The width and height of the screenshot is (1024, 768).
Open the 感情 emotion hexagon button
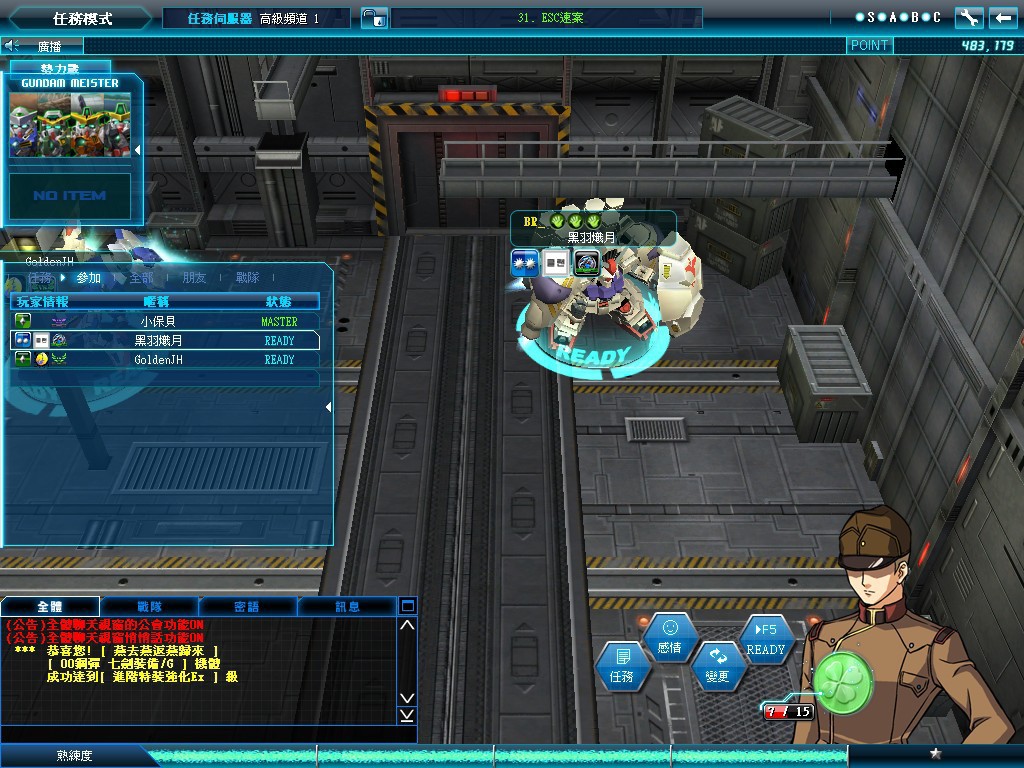click(x=670, y=637)
